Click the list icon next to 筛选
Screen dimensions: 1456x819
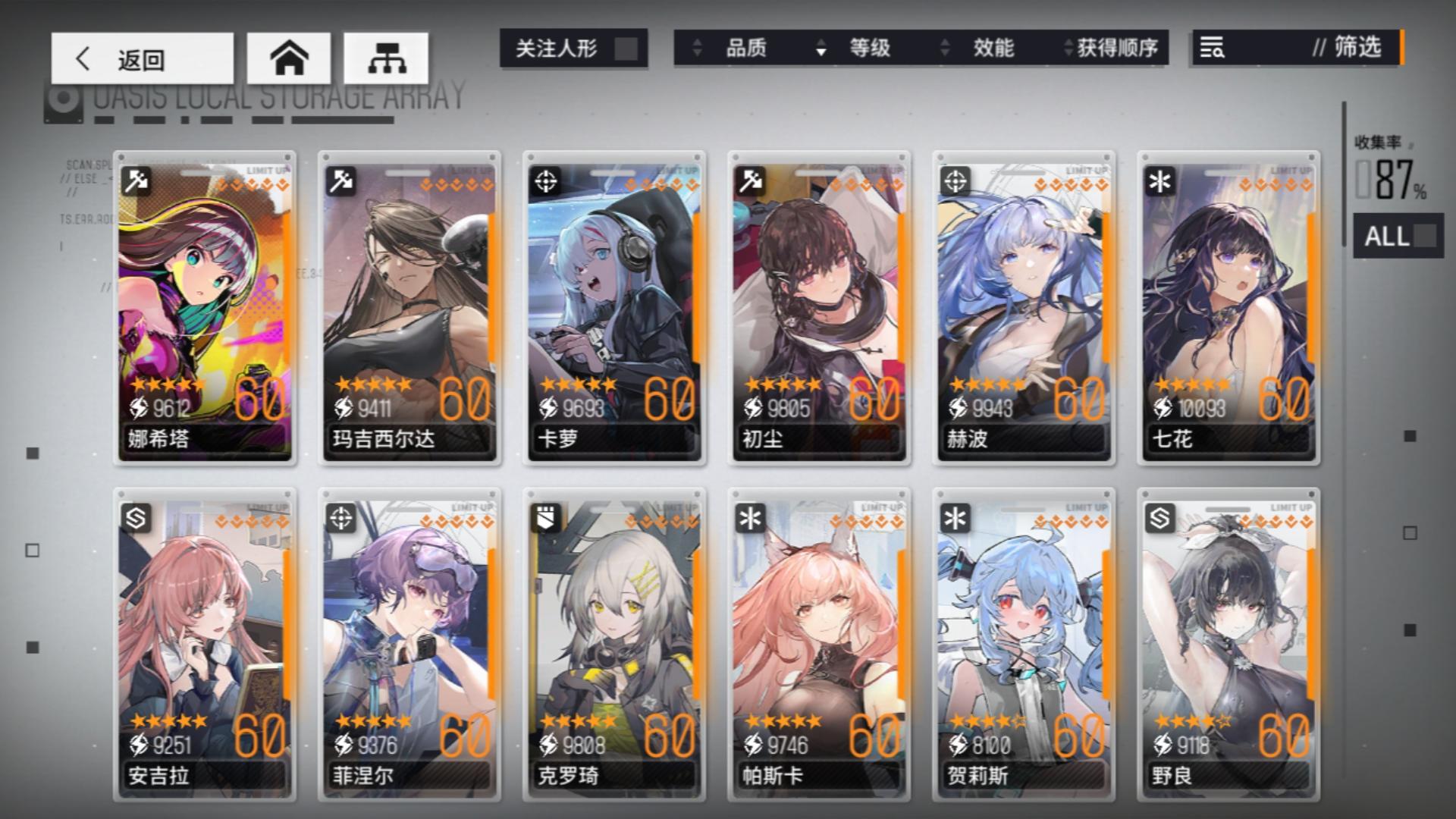click(1213, 49)
